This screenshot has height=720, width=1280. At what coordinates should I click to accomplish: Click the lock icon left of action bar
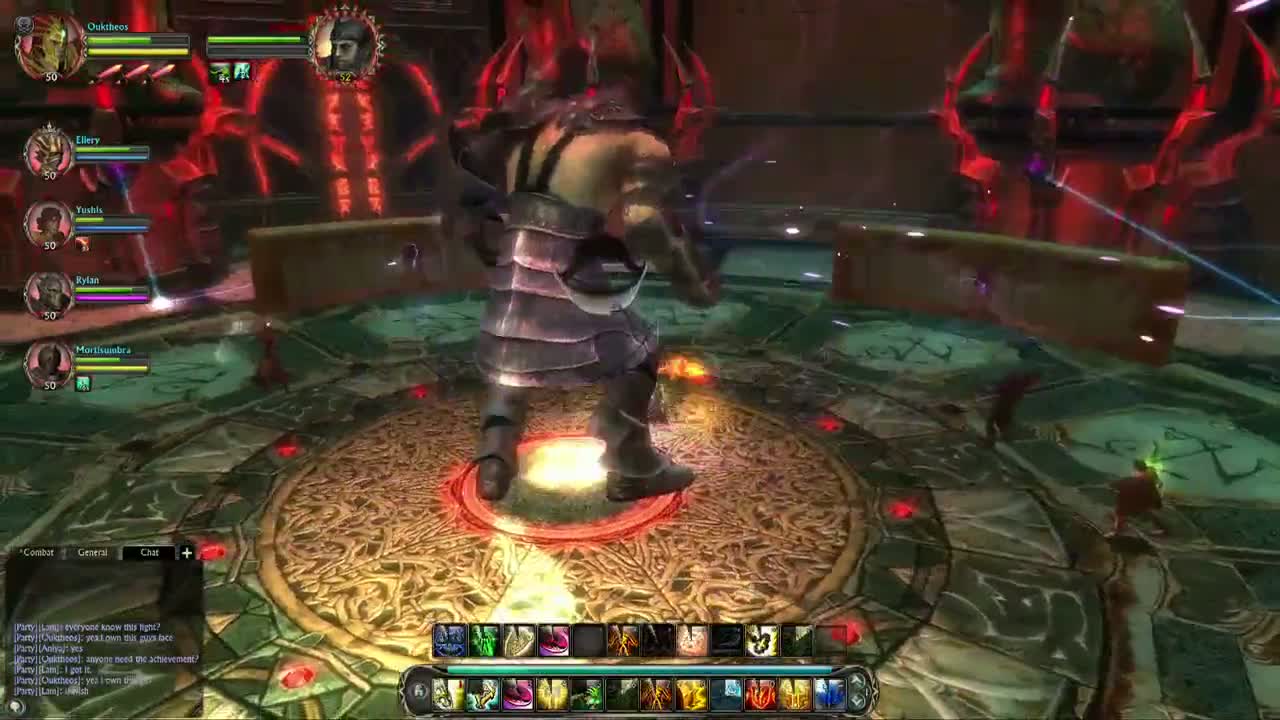[420, 692]
